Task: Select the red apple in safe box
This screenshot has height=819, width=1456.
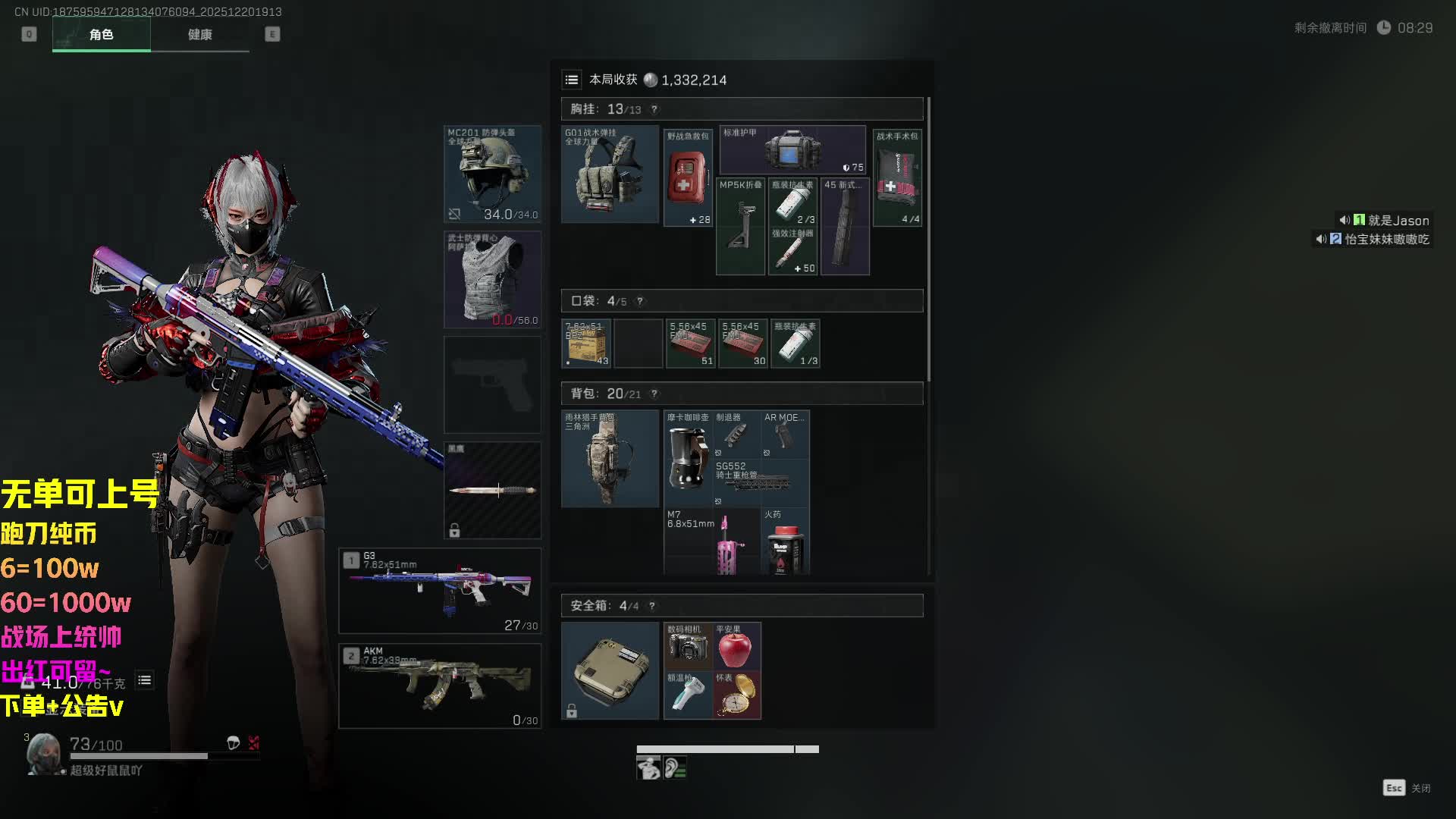Action: point(735,648)
